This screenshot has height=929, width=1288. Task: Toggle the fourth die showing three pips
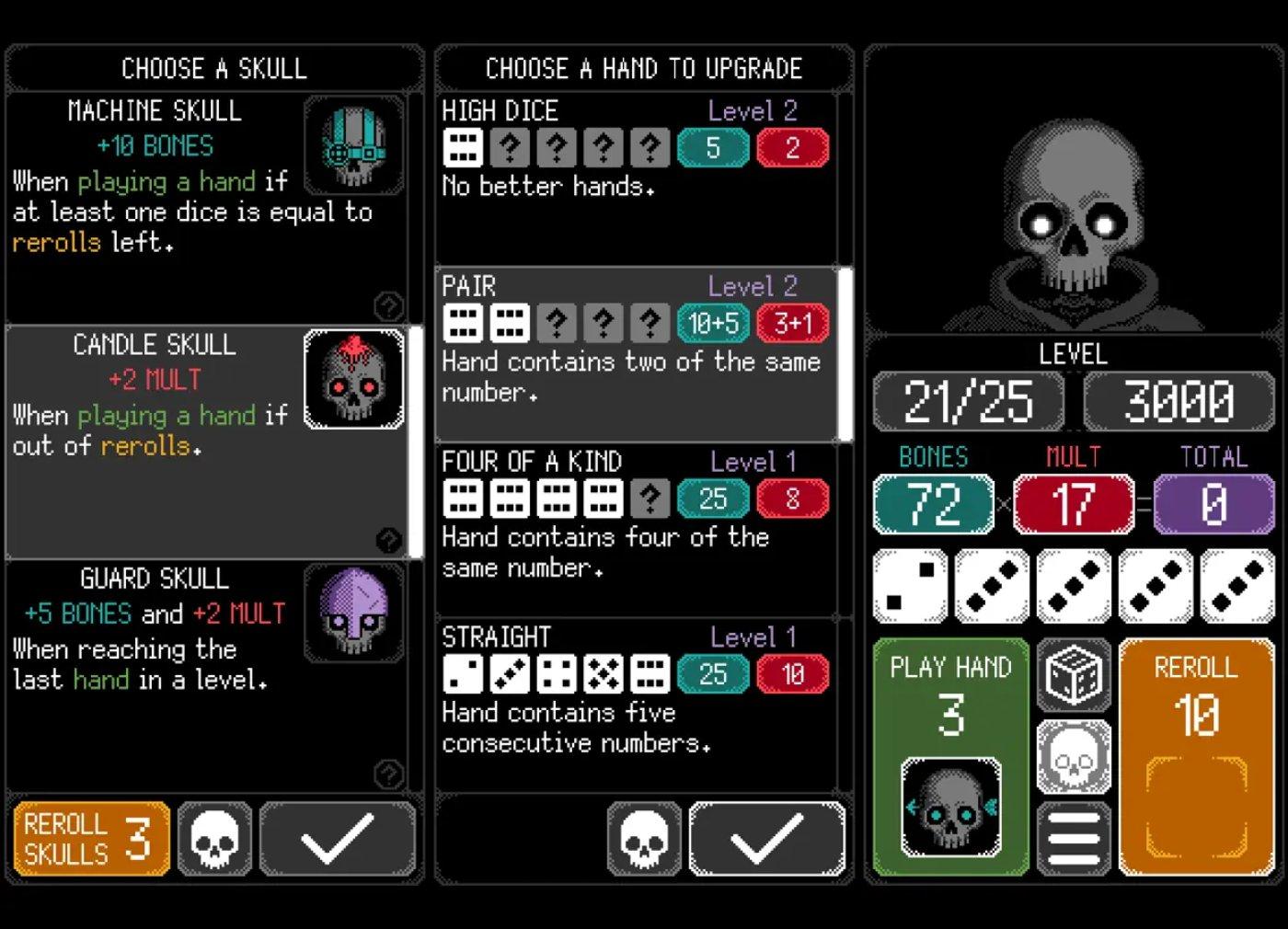(1156, 585)
